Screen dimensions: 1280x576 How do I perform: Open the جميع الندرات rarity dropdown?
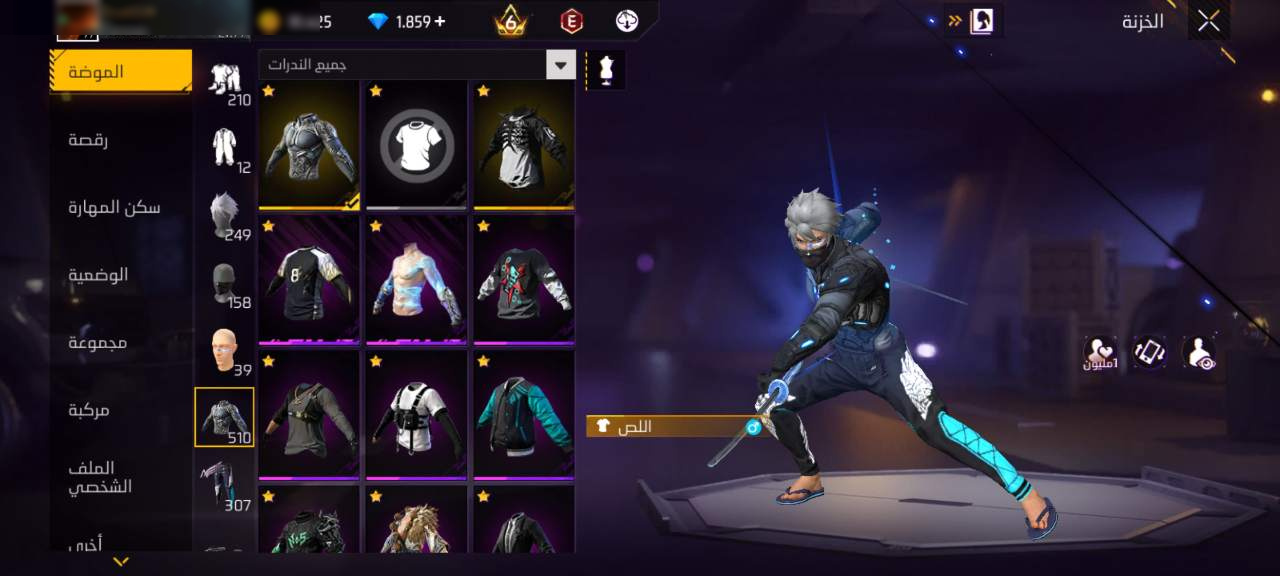(417, 65)
